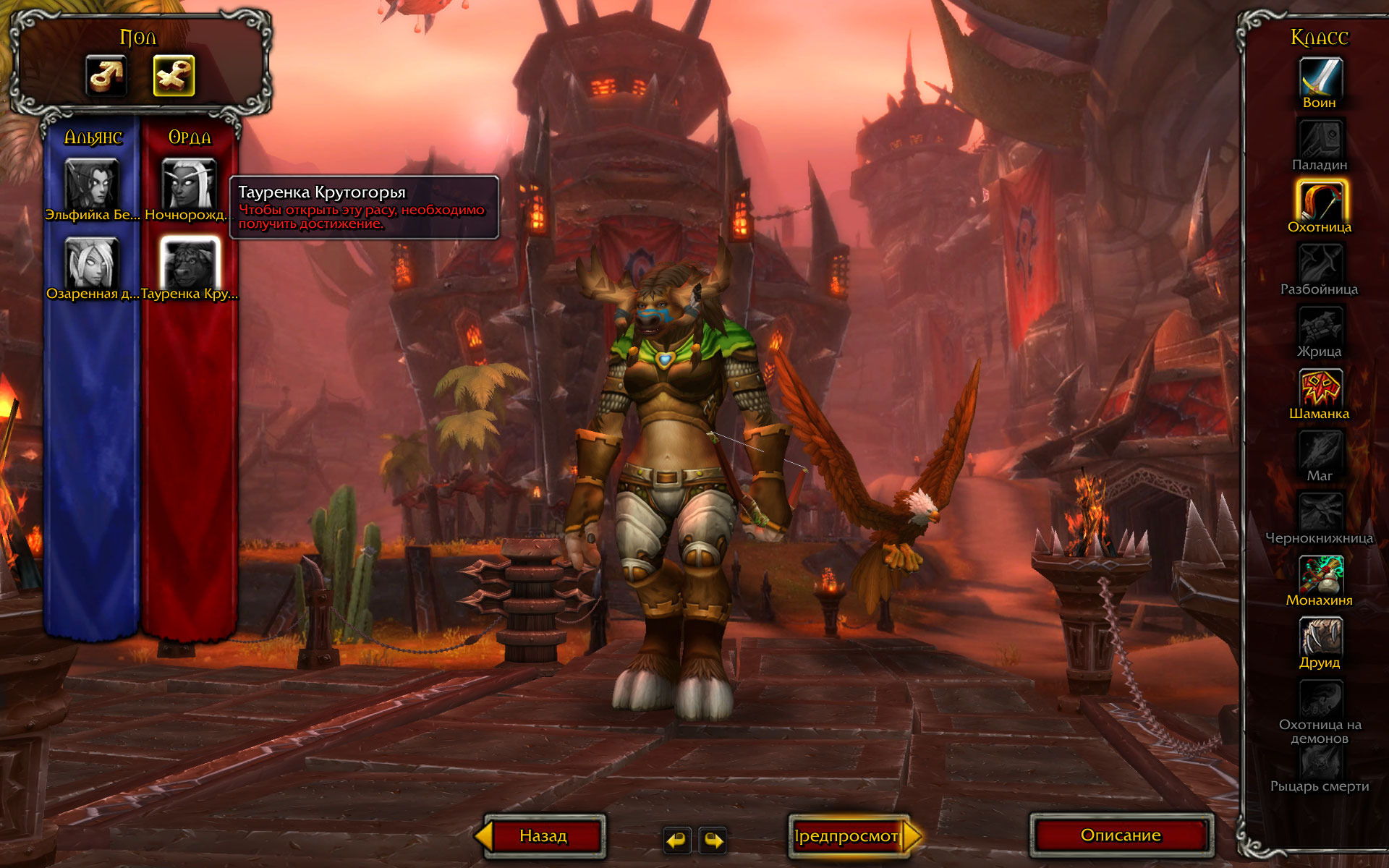The width and height of the screenshot is (1389, 868).
Task: Choose the Void Elf race portrait
Action: 92,184
